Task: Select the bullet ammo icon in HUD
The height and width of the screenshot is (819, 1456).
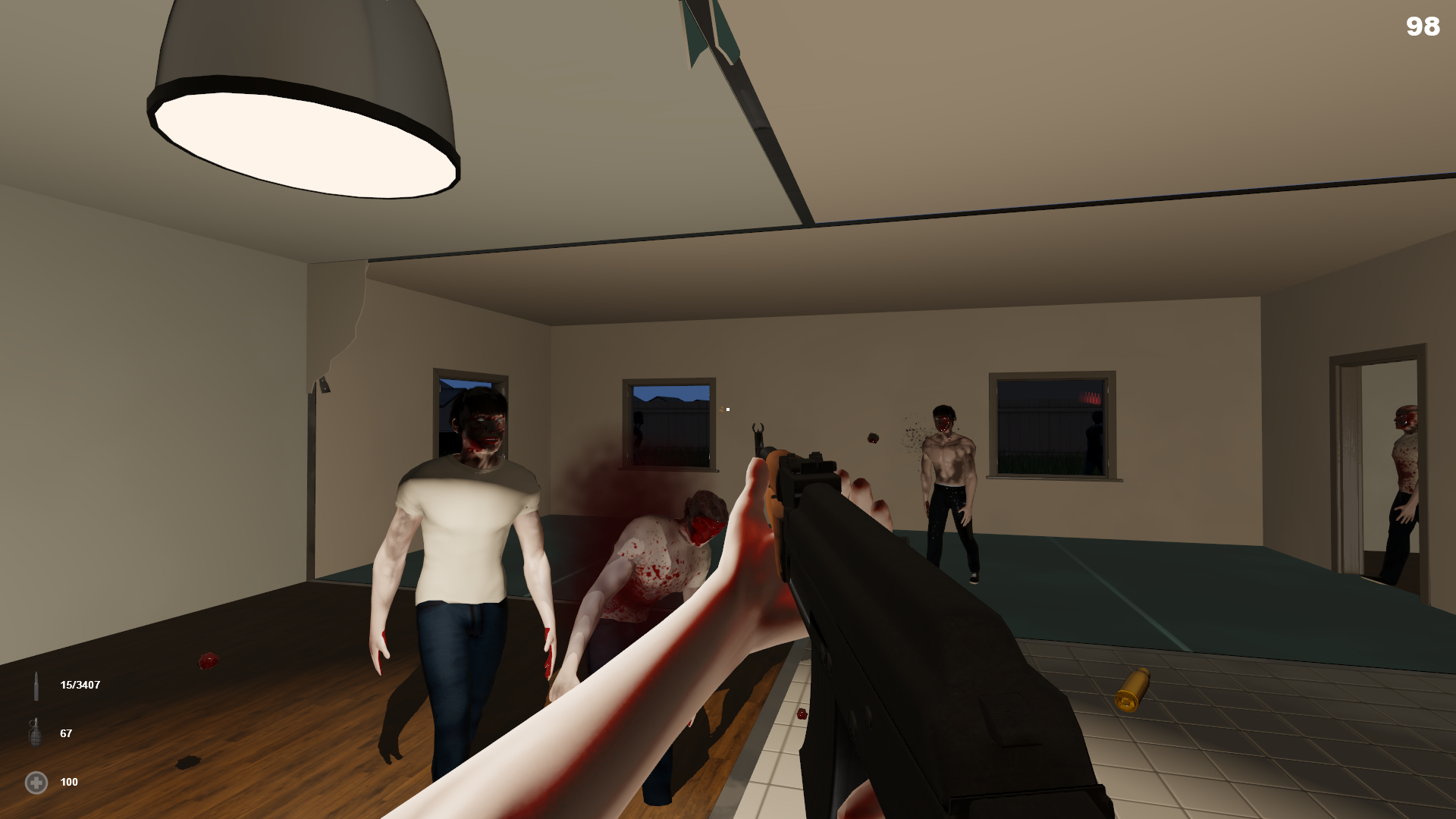Action: tap(37, 685)
